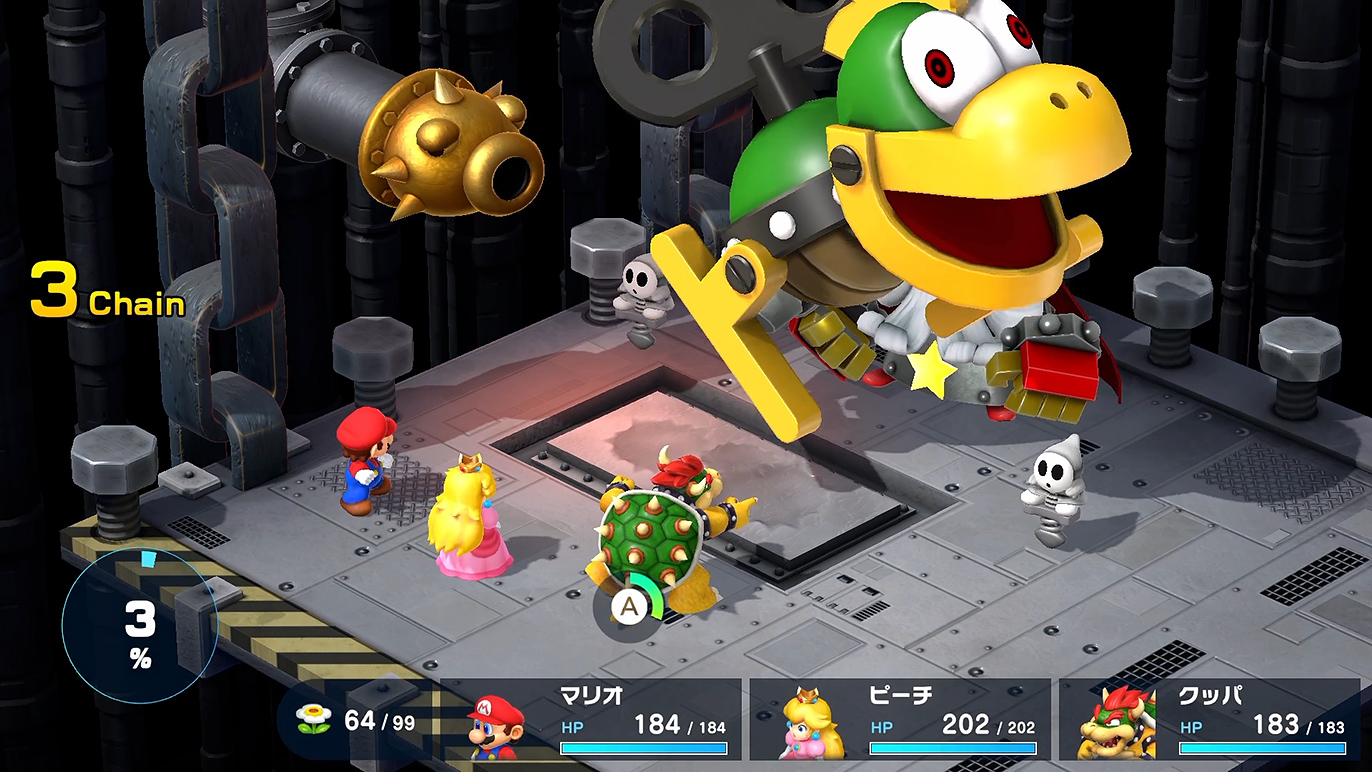Select Mario's party status panel
This screenshot has height=772, width=1372.
pos(600,719)
